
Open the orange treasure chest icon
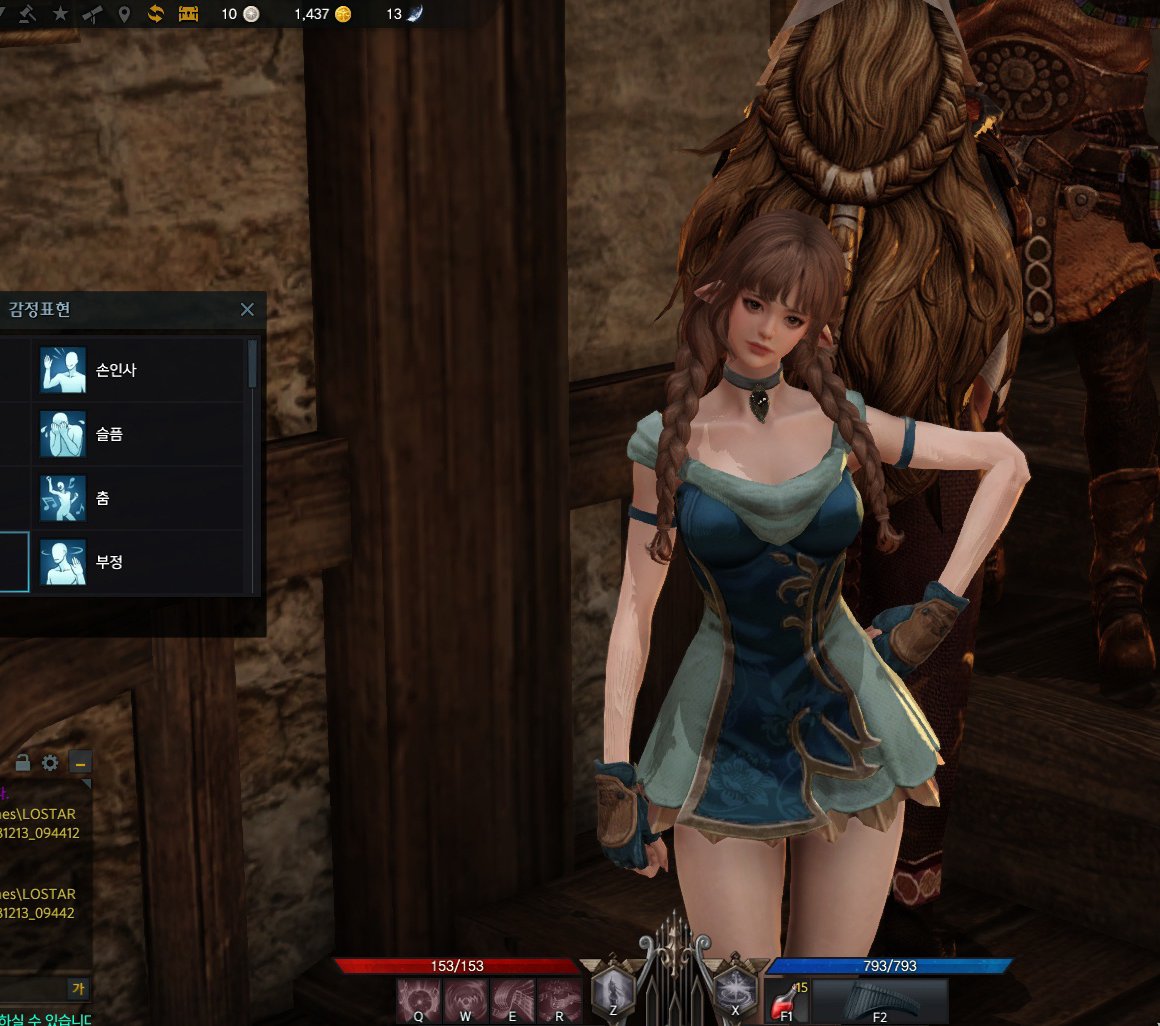pyautogui.click(x=188, y=14)
